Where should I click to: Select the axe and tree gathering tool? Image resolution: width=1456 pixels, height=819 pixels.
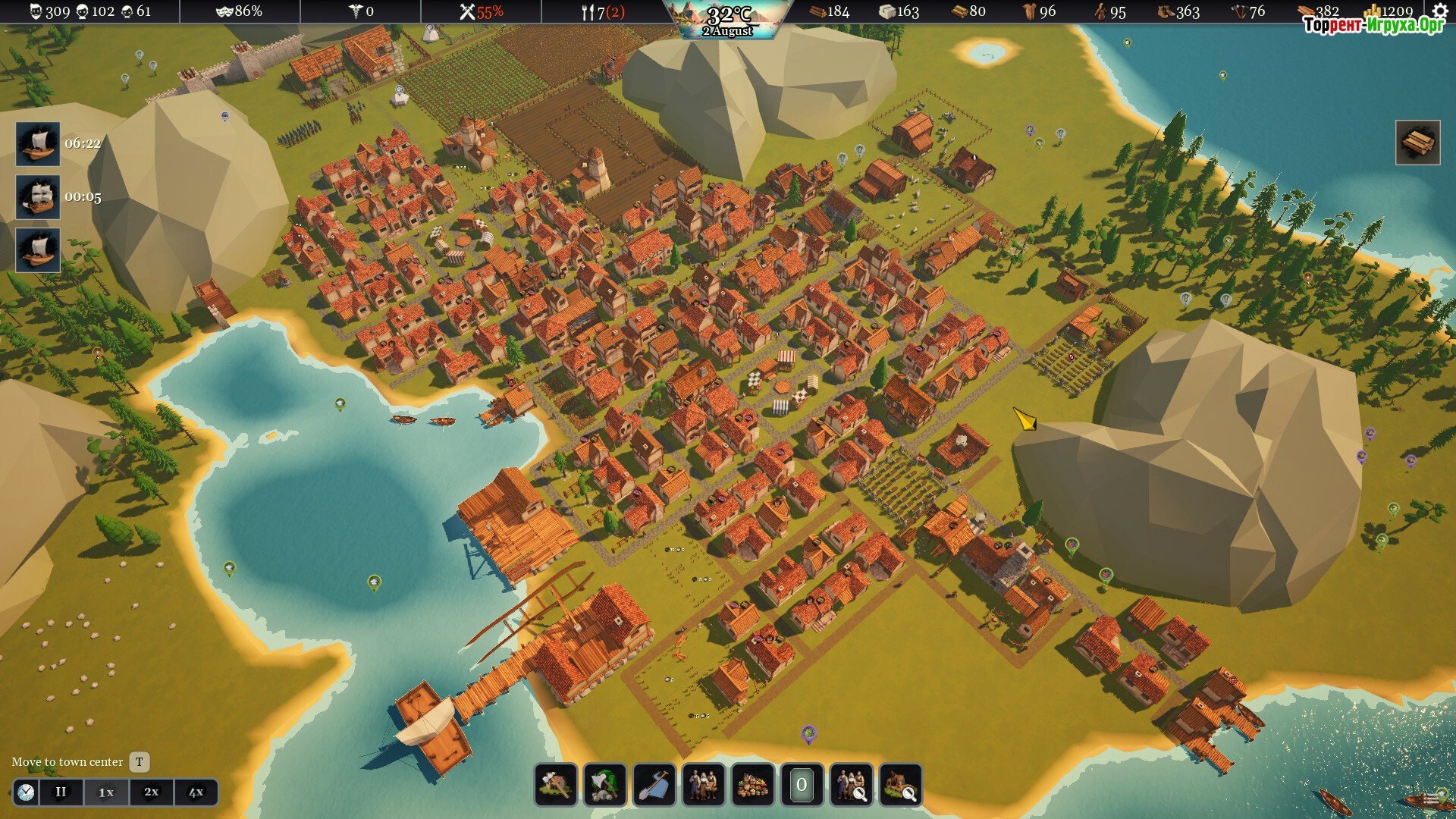(x=605, y=785)
